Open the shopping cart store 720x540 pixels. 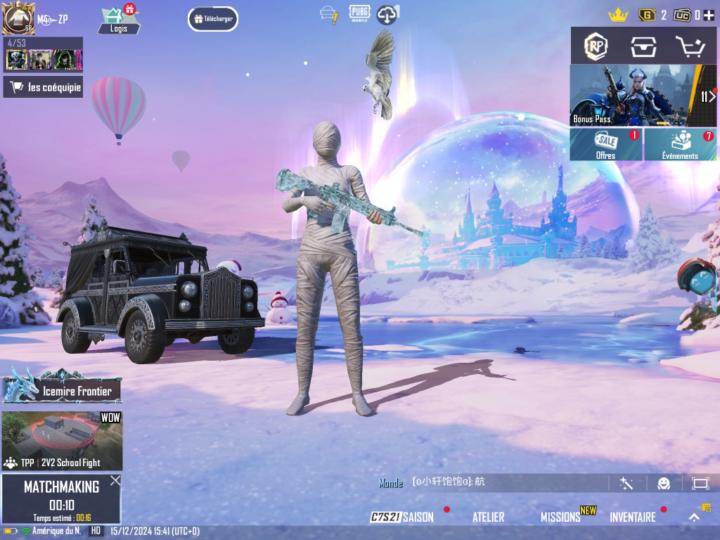point(689,46)
